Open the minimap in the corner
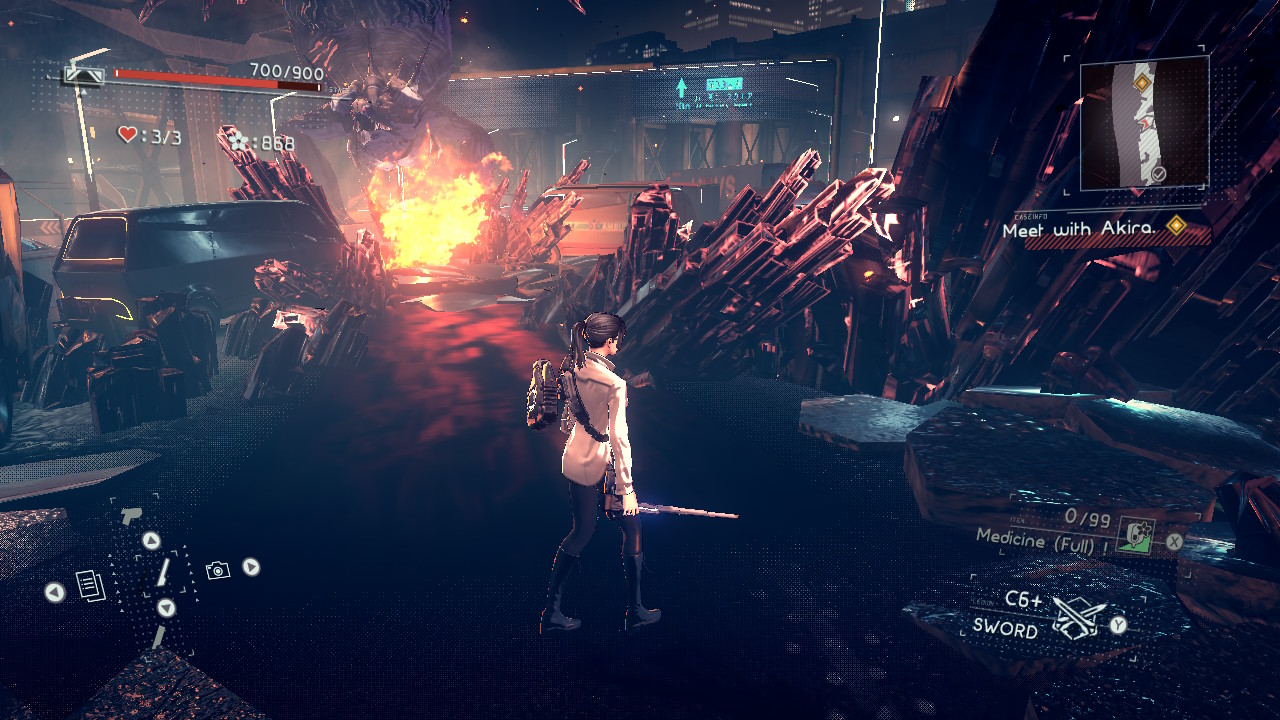This screenshot has height=720, width=1280. 1144,124
